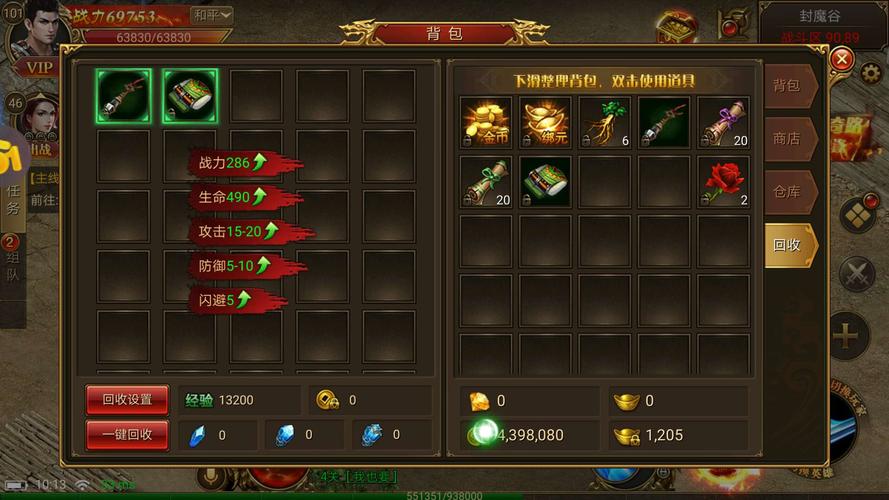This screenshot has width=889, height=500.
Task: Open the 商店 shop tab
Action: [787, 139]
